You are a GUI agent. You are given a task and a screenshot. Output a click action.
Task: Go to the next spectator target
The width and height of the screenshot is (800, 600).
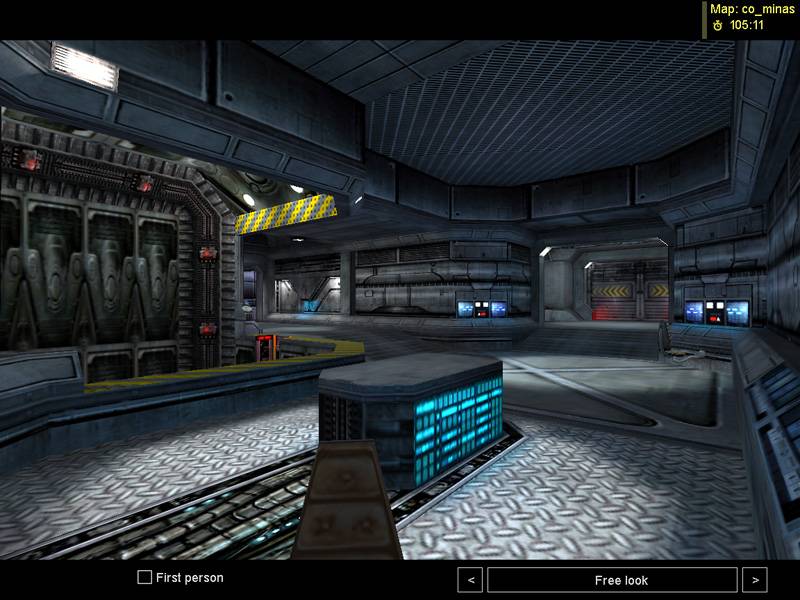pyautogui.click(x=755, y=580)
